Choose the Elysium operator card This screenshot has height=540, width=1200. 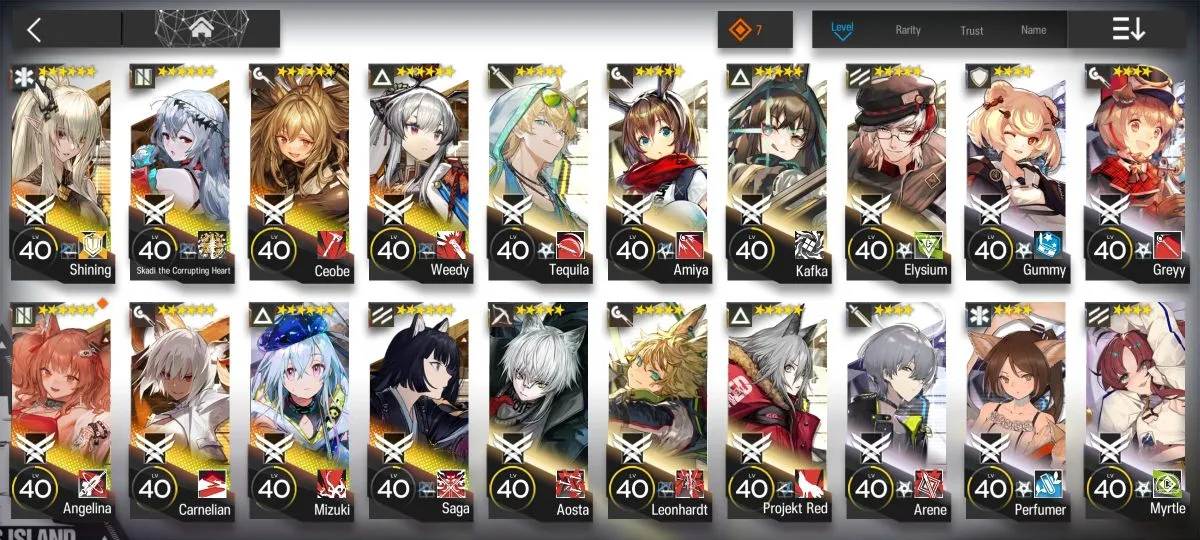[x=896, y=170]
